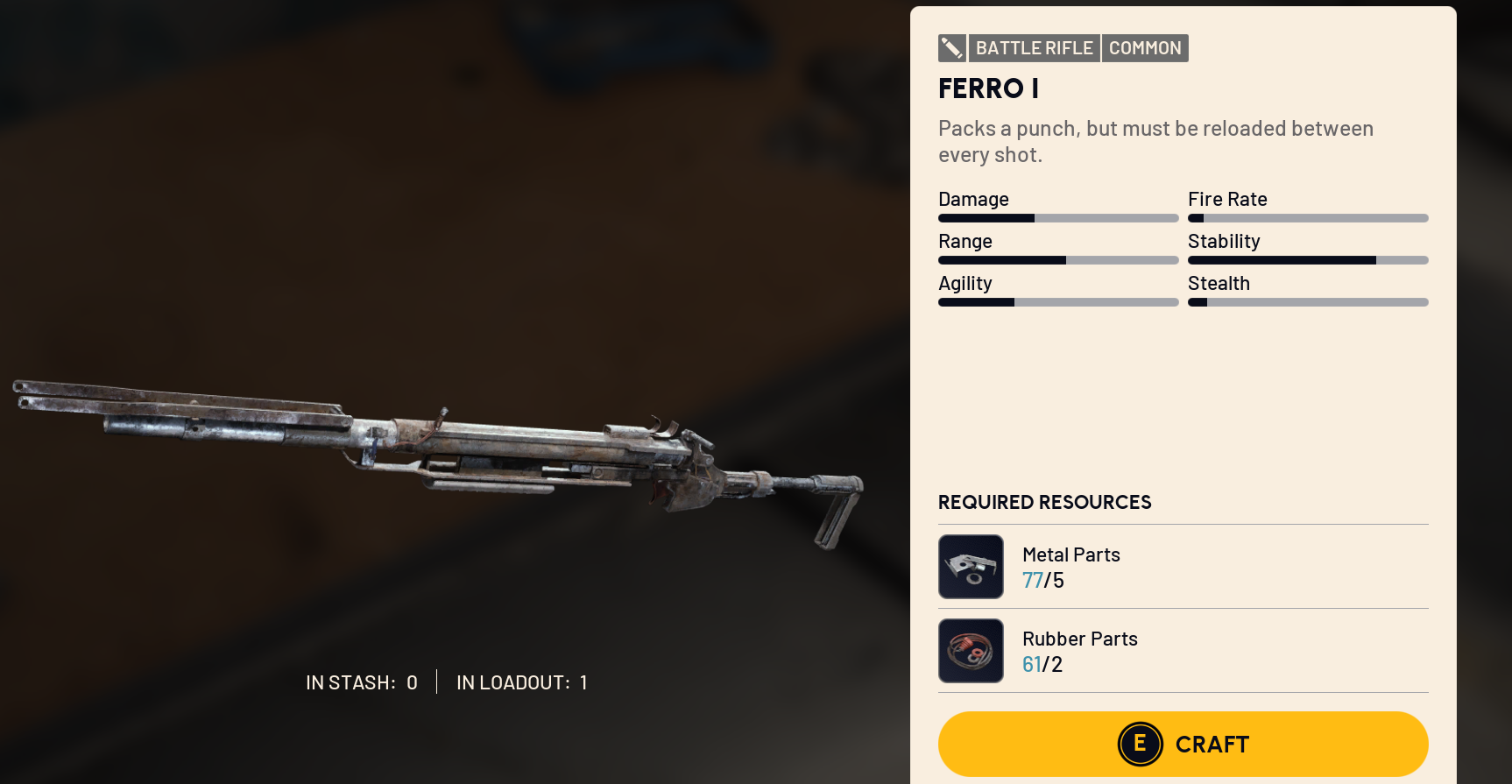
Task: Click the E key prompt inside Craft button
Action: [1140, 744]
